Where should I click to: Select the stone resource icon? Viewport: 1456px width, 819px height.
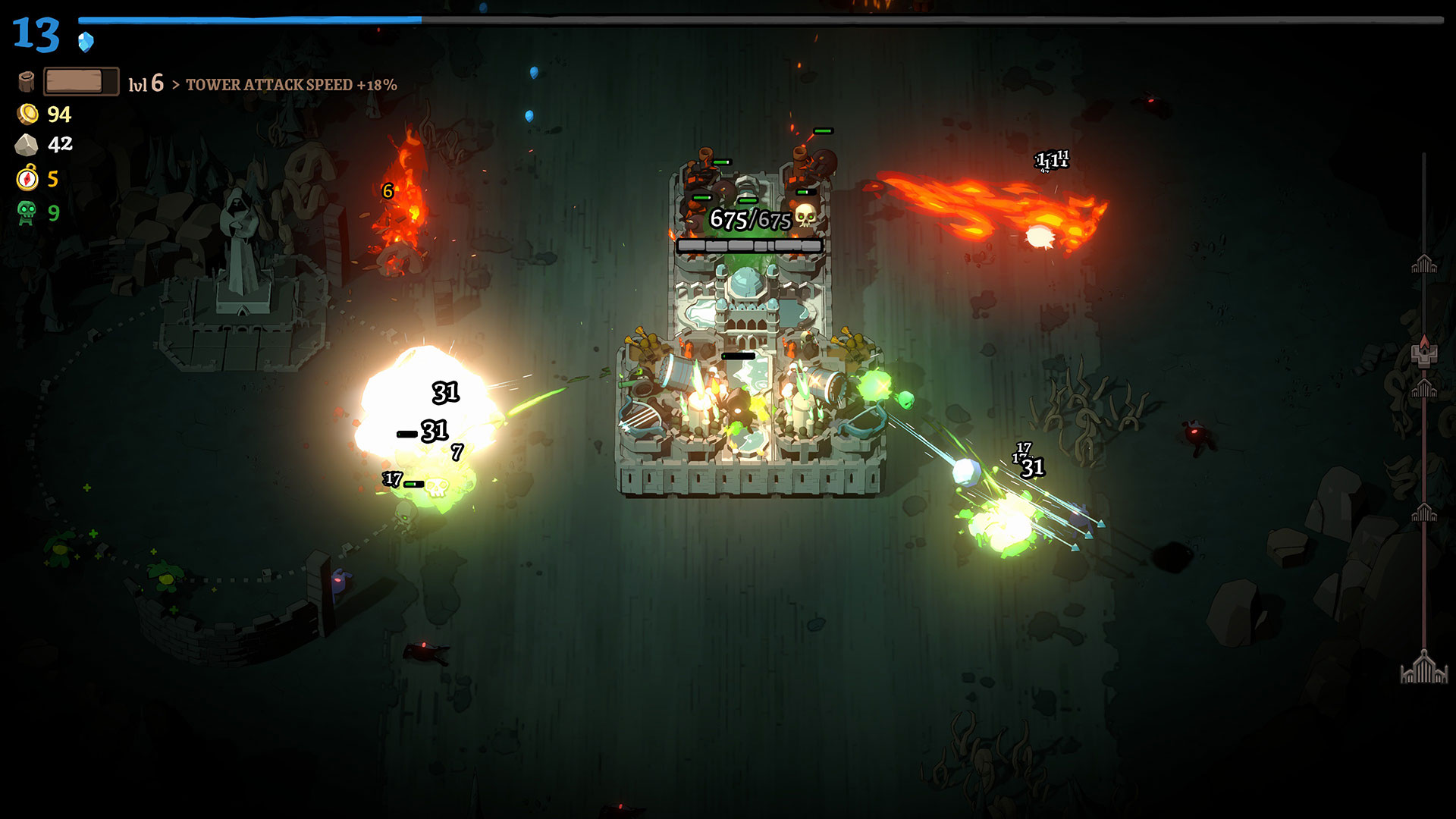coord(27,144)
